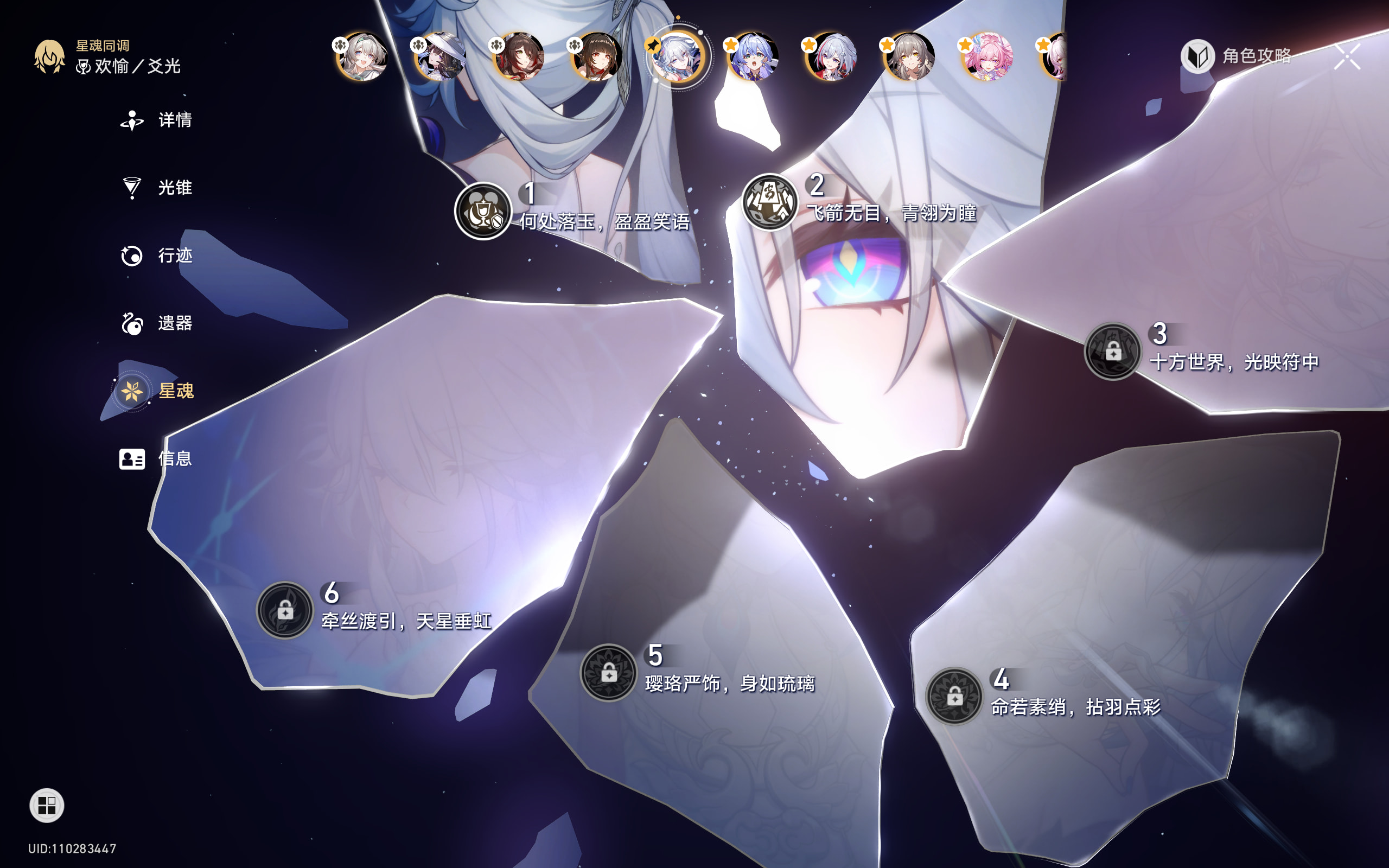Tap locked eidolon 6 牵丝渡引，天星垂虹
This screenshot has width=1389, height=868.
click(x=285, y=610)
